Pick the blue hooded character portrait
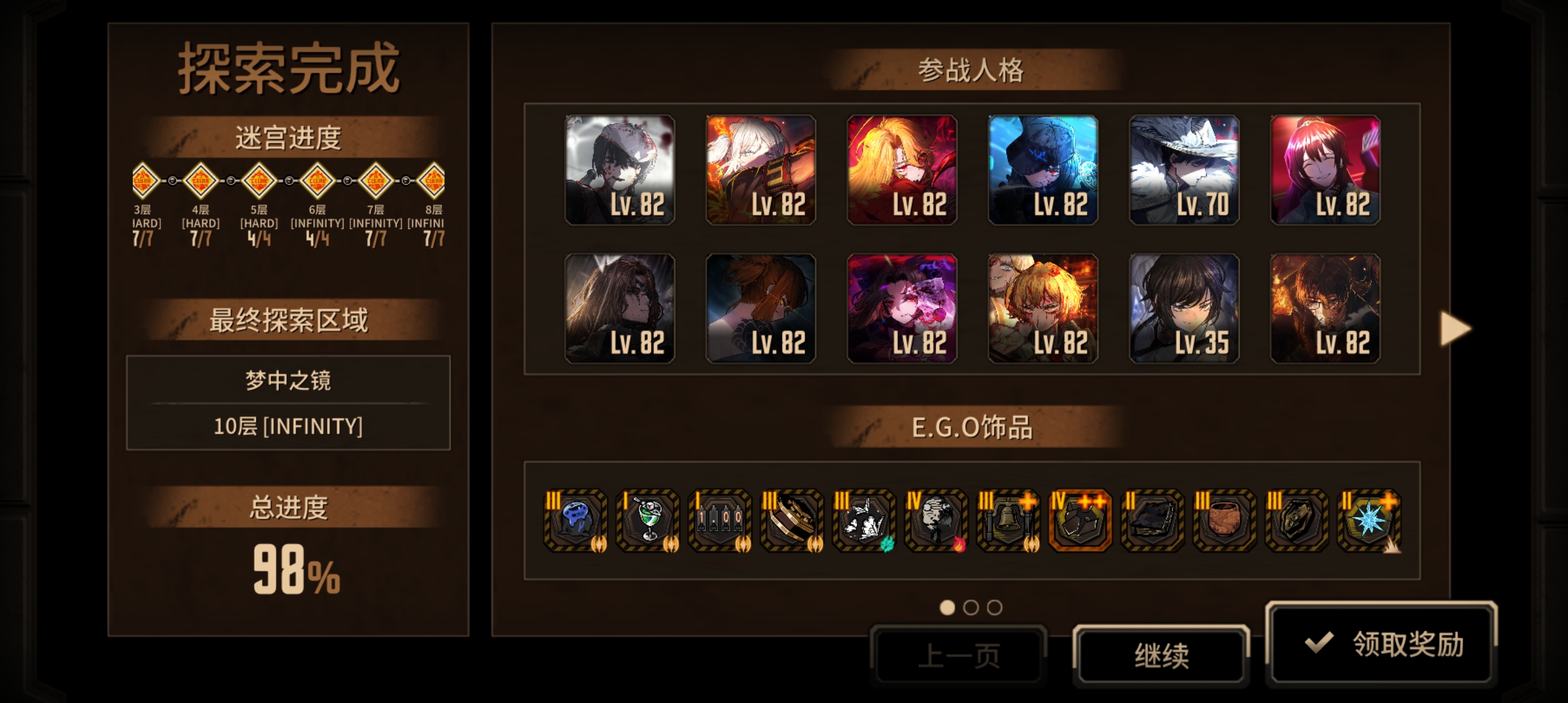Viewport: 1568px width, 703px height. click(1043, 170)
